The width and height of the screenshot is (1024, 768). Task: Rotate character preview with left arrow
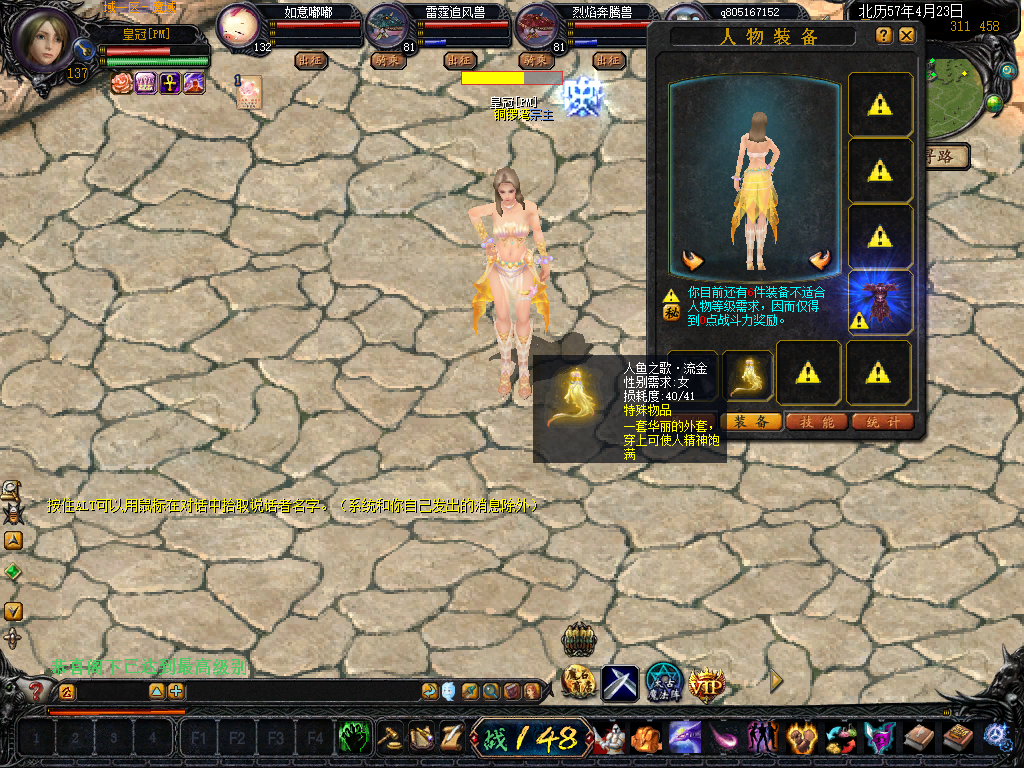692,261
